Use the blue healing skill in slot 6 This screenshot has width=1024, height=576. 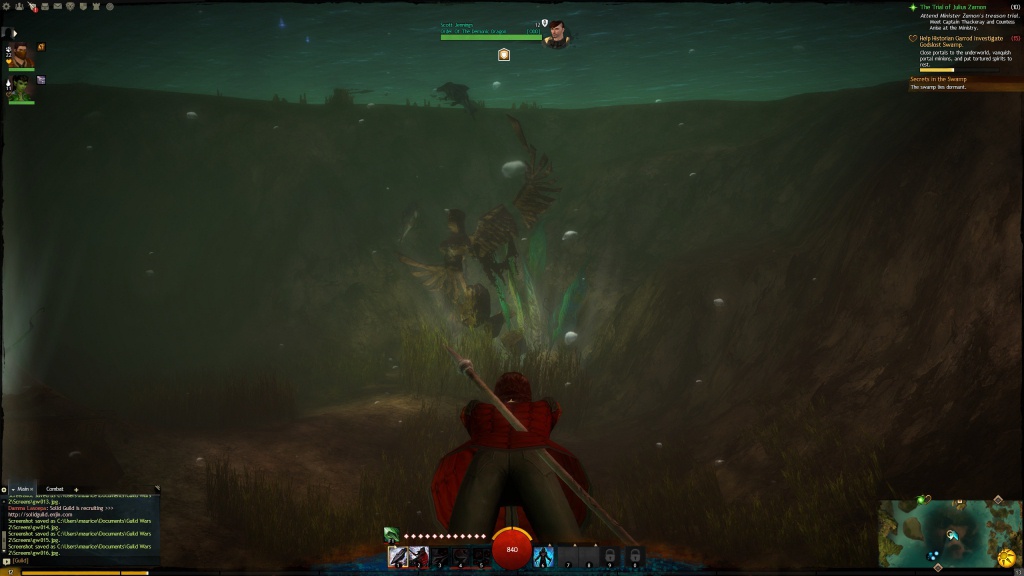544,556
